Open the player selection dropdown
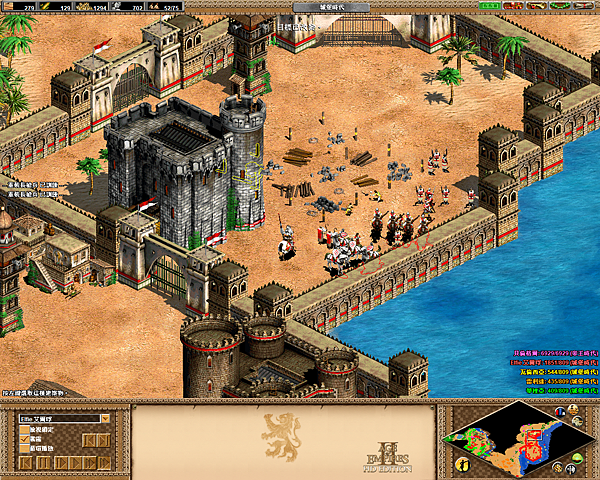Image resolution: width=600 pixels, height=480 pixels. tap(104, 418)
